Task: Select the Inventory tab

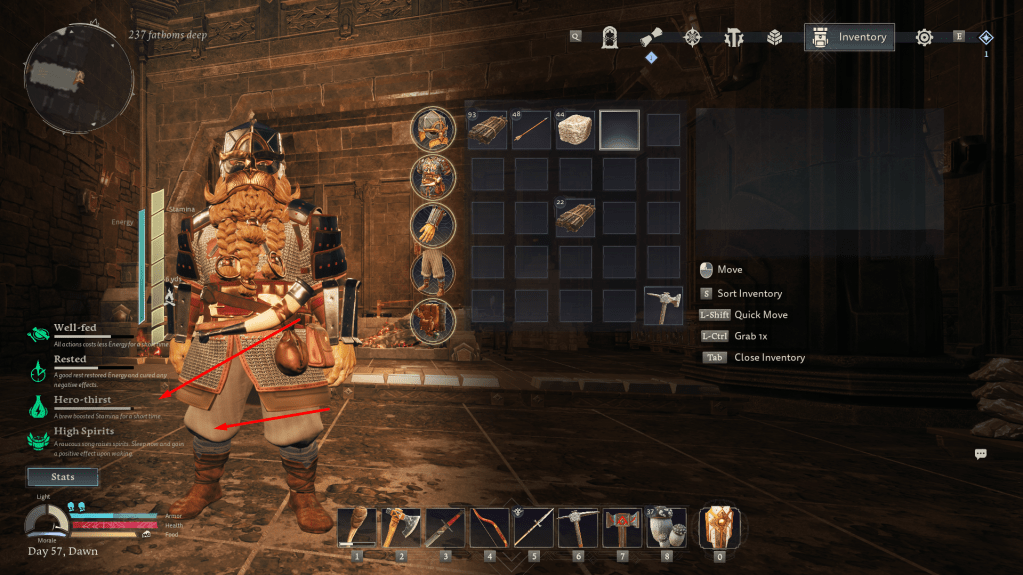Action: [849, 37]
